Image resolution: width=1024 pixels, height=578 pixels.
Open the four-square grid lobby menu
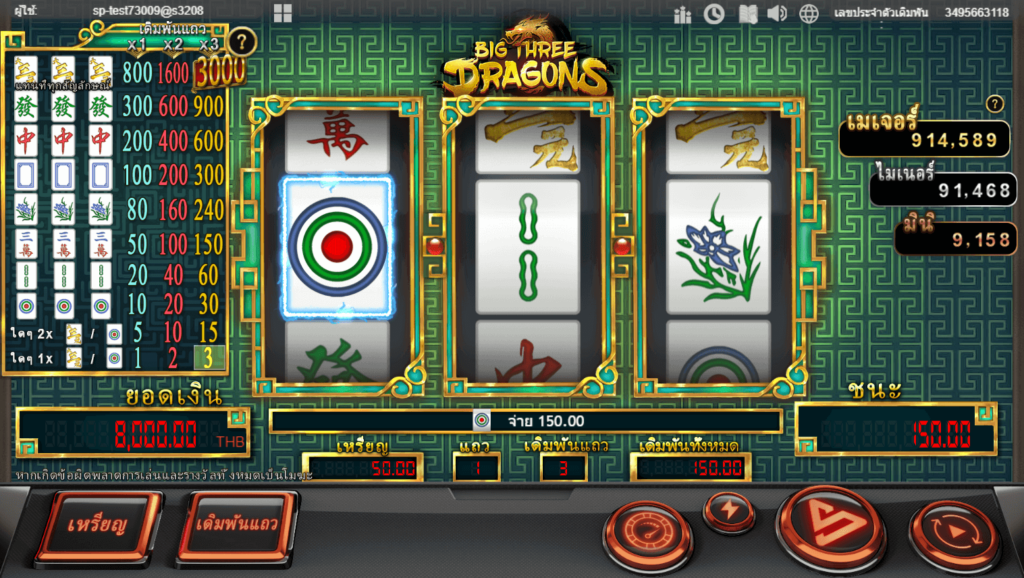[282, 13]
